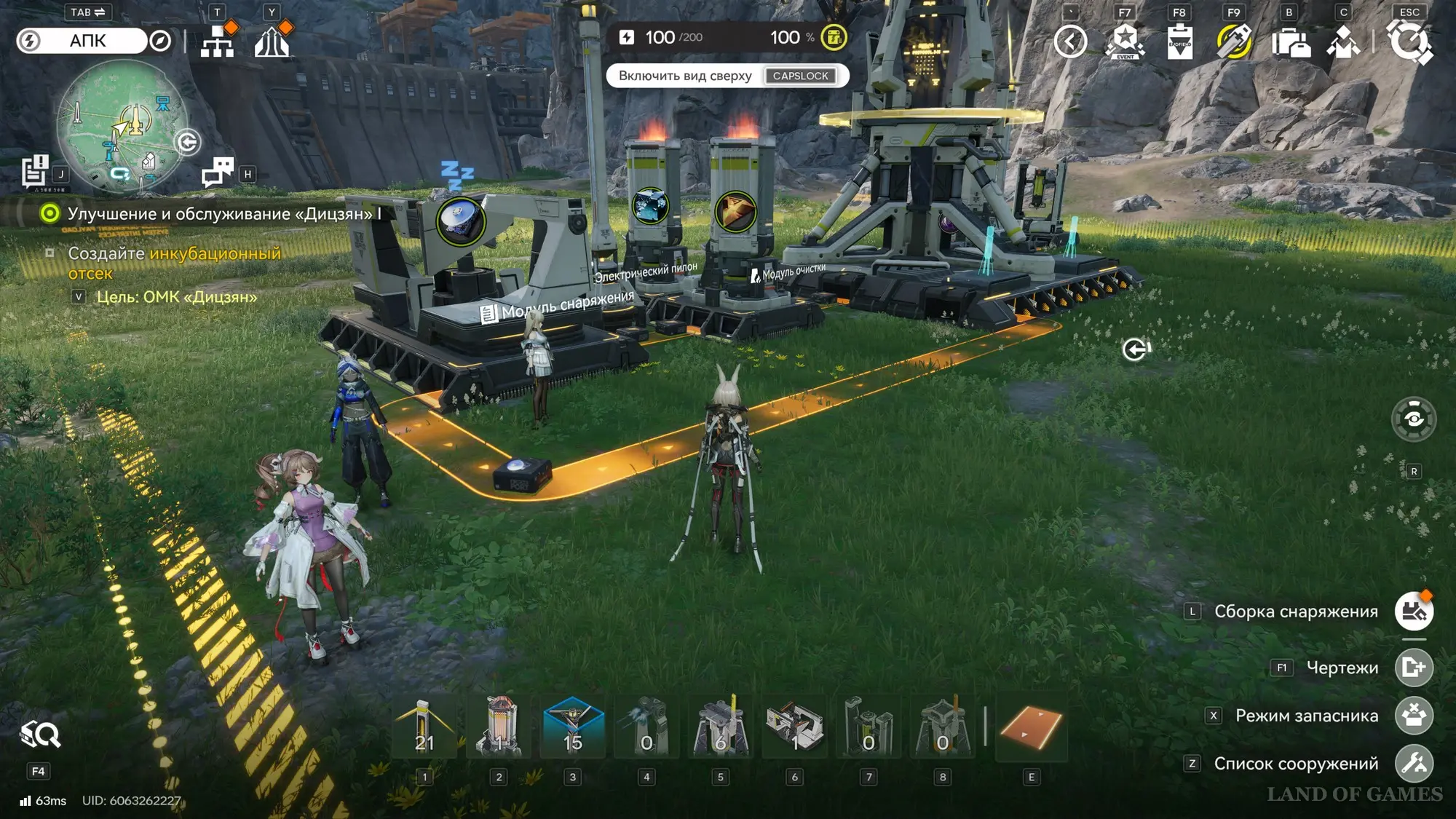Open the mission journal icon with exclamation mark
This screenshot has width=1456, height=819.
[x=34, y=172]
